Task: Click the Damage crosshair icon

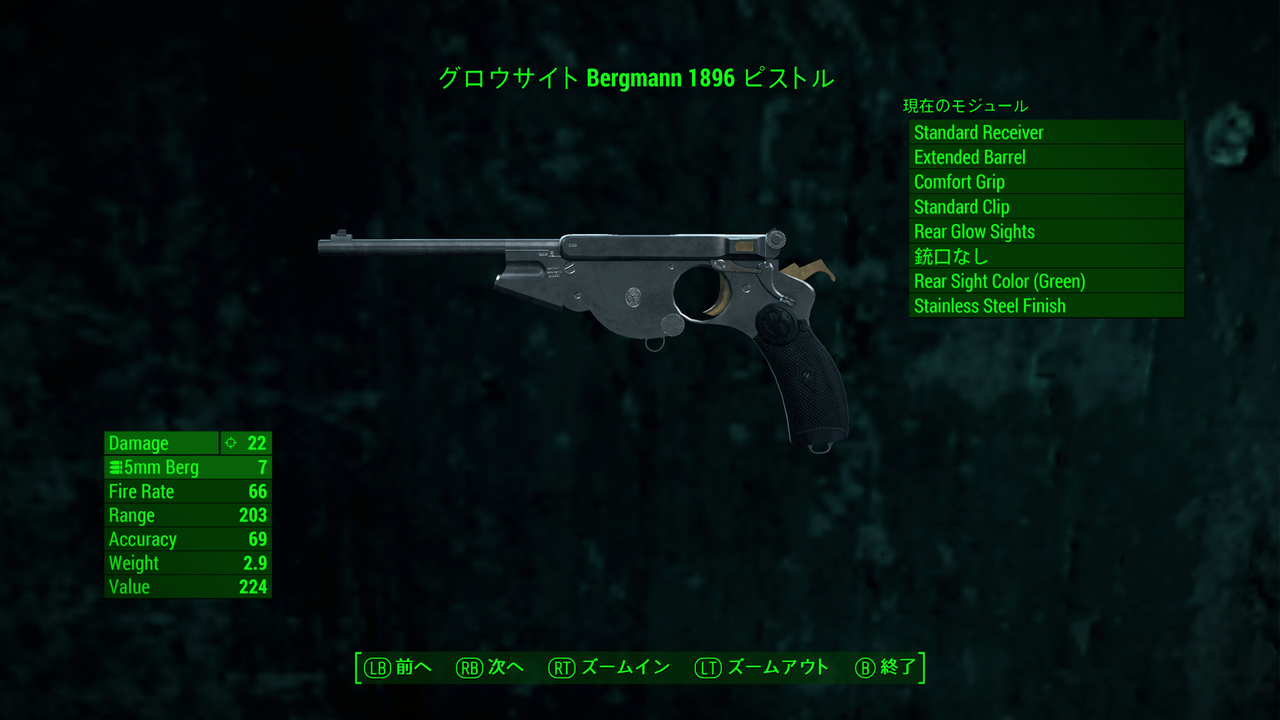Action: [228, 443]
